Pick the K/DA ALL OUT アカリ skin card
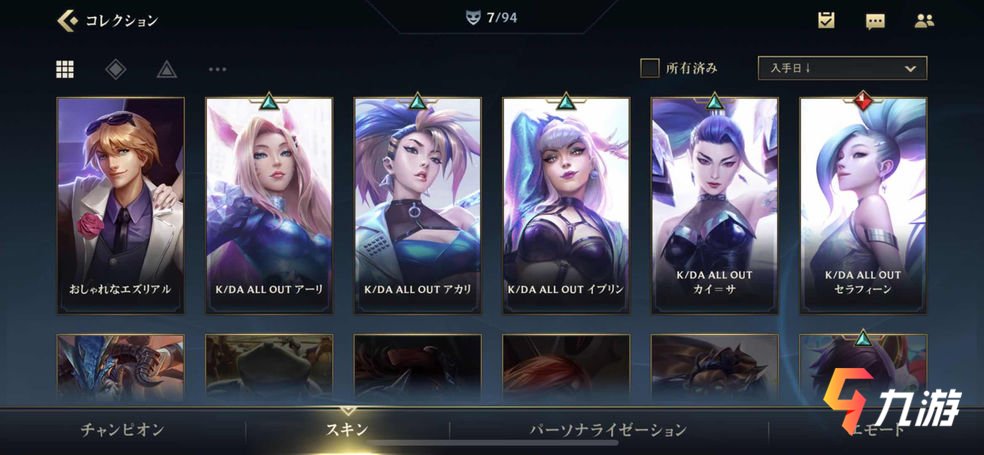 coord(418,205)
